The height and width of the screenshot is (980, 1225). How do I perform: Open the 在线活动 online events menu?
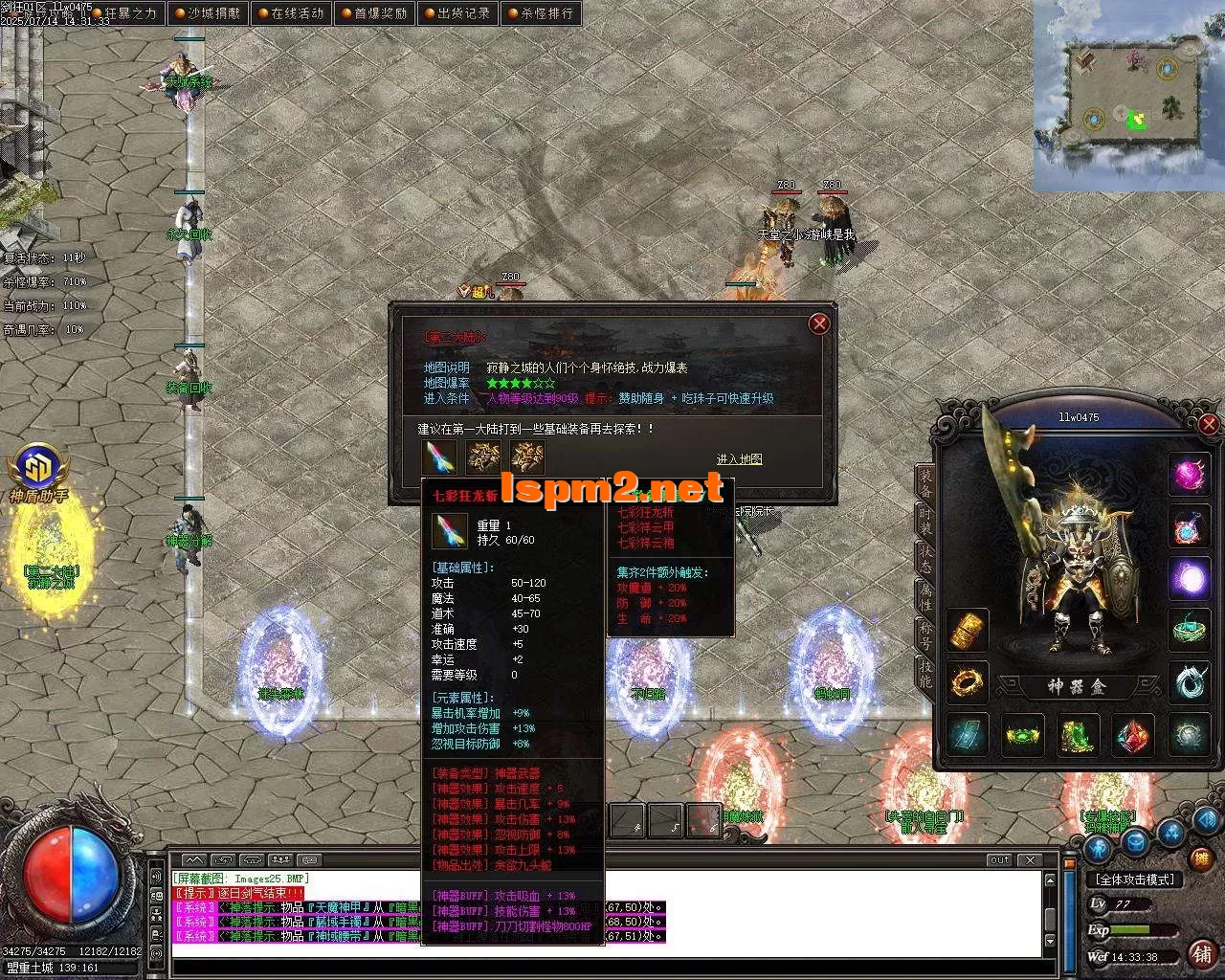[291, 13]
